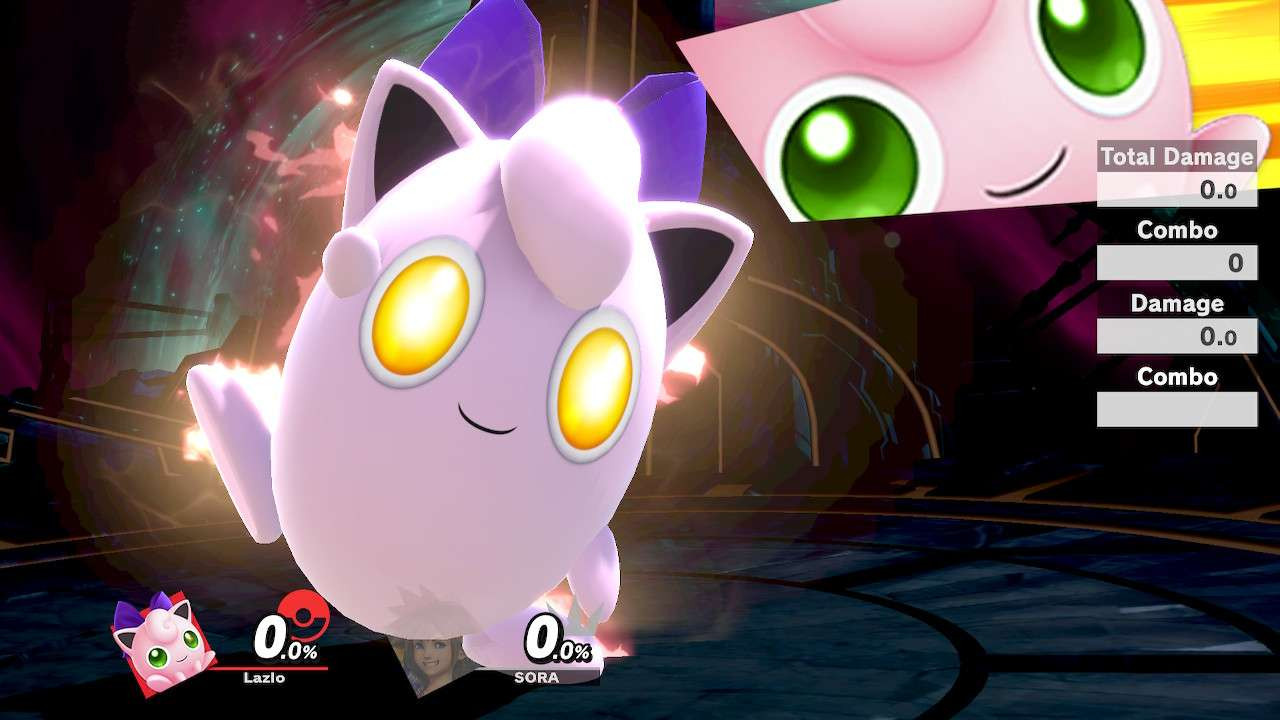This screenshot has width=1280, height=720.
Task: Click the empty Combo value box at bottom right
Action: 1177,407
